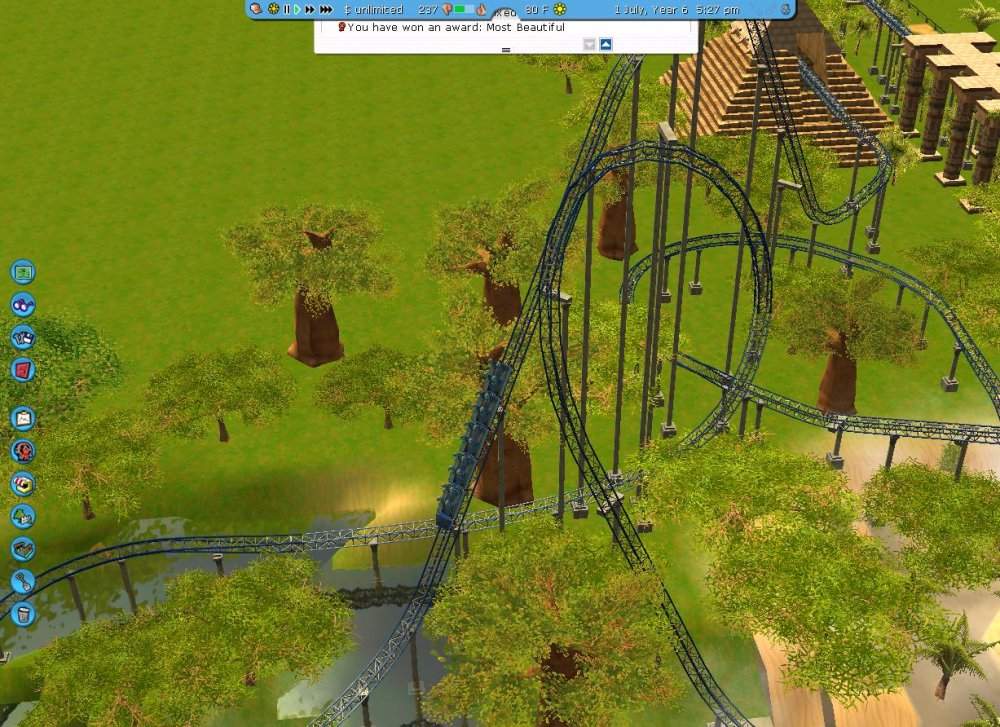
Task: Open the red book icon in the left toolbar
Action: (23, 370)
